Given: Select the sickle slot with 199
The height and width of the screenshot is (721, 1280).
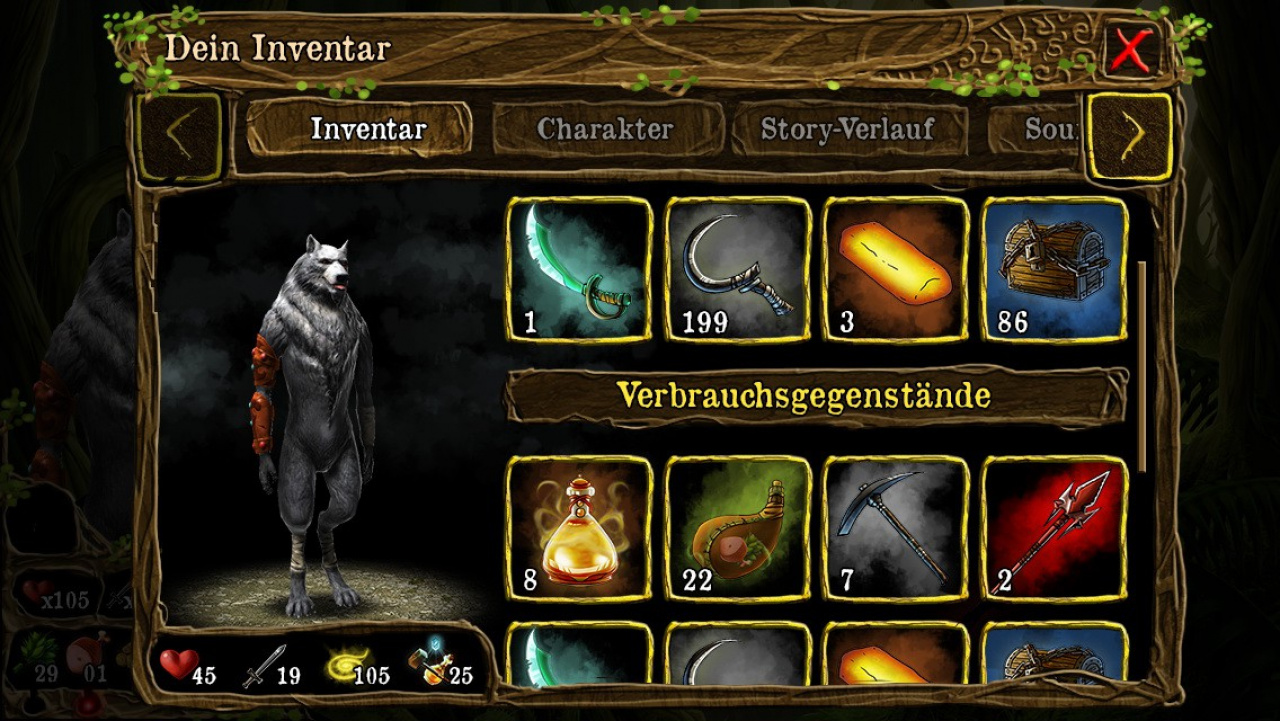Looking at the screenshot, I should [738, 269].
